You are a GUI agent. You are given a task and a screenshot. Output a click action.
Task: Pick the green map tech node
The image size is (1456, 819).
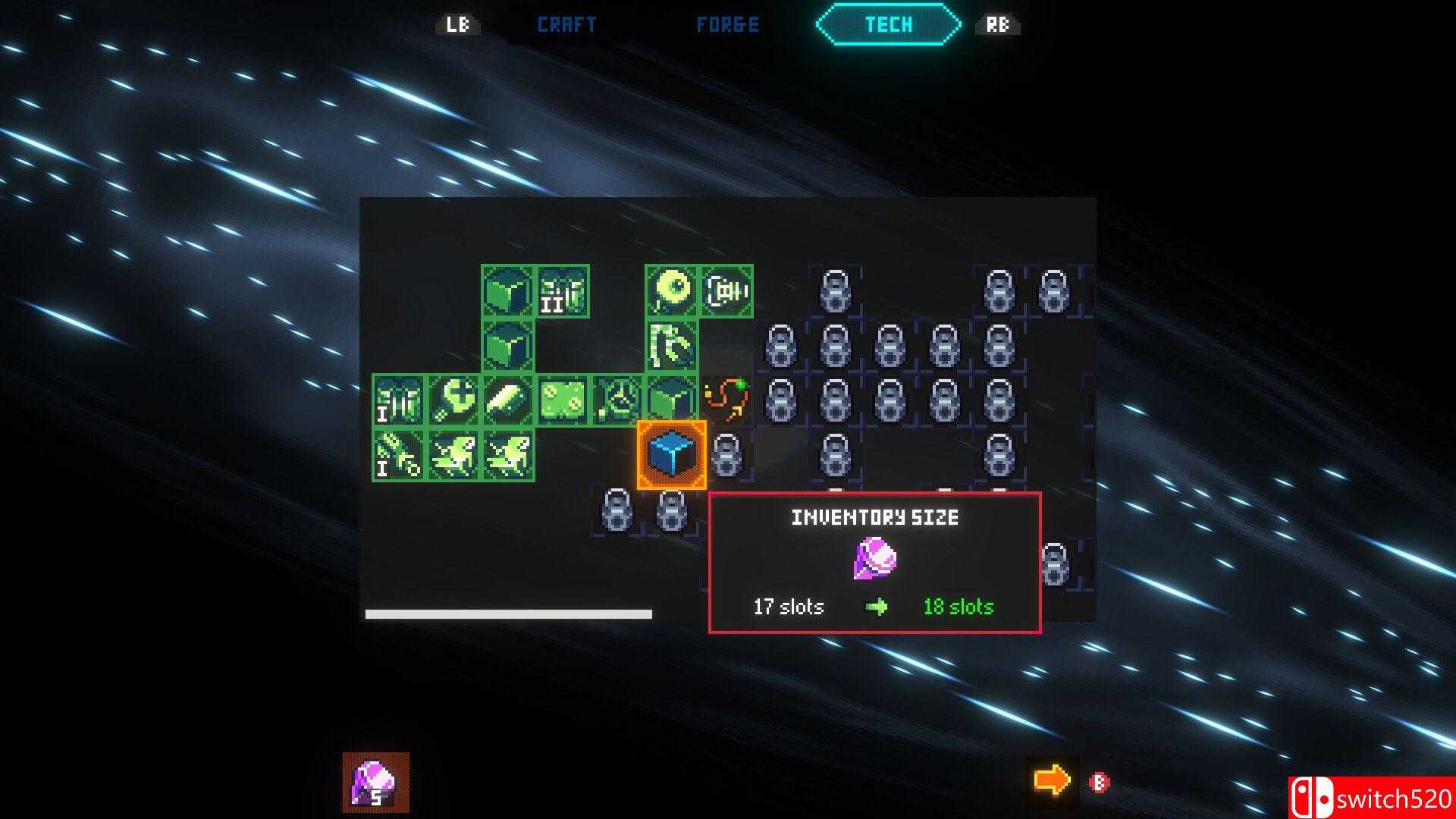click(x=563, y=400)
